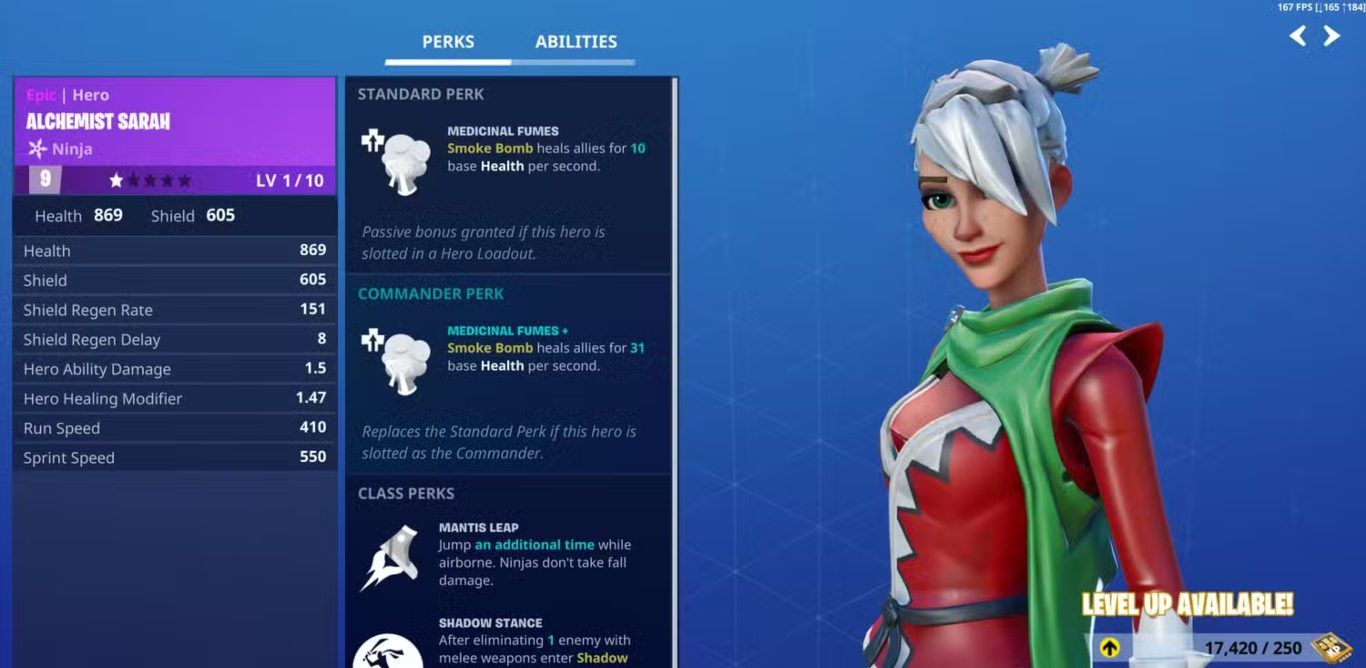Select the Medicinal Fumes + commander perk icon
Image resolution: width=1366 pixels, height=668 pixels.
coord(395,358)
